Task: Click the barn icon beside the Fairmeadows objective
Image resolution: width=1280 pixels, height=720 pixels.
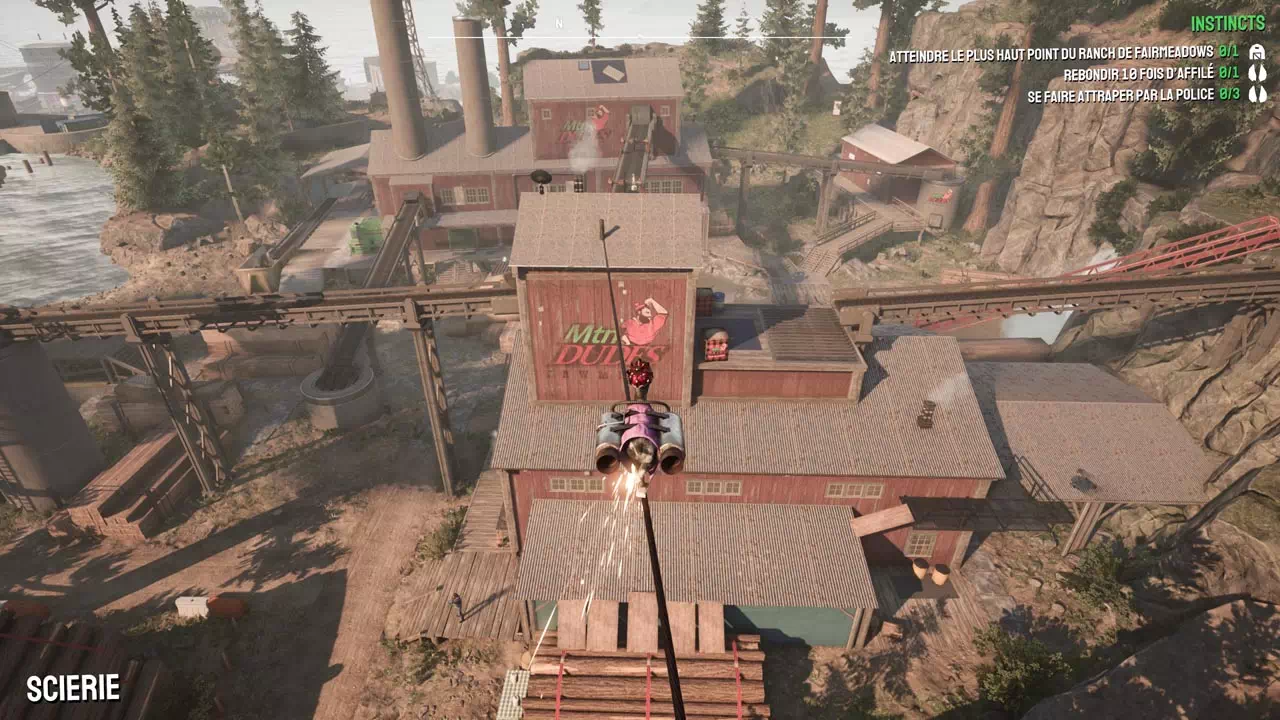Action: pyautogui.click(x=1257, y=52)
